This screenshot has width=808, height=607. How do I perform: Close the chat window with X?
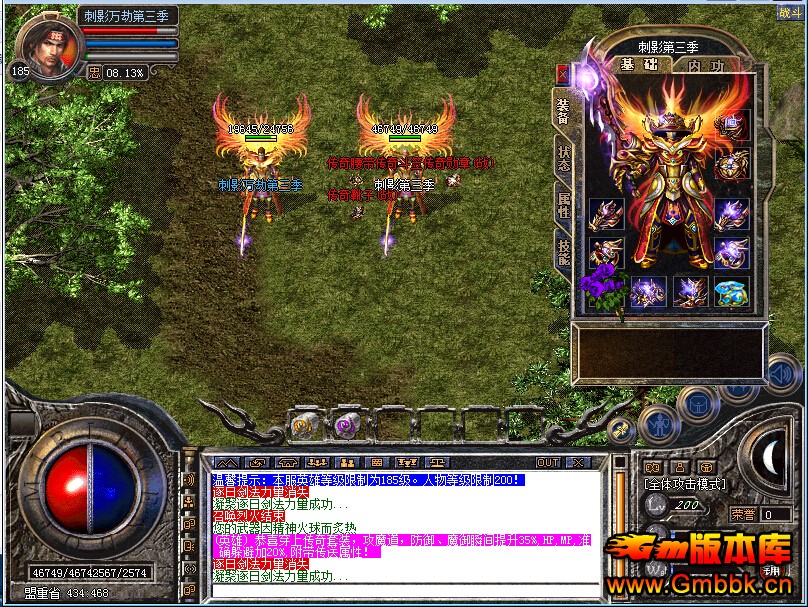[577, 463]
